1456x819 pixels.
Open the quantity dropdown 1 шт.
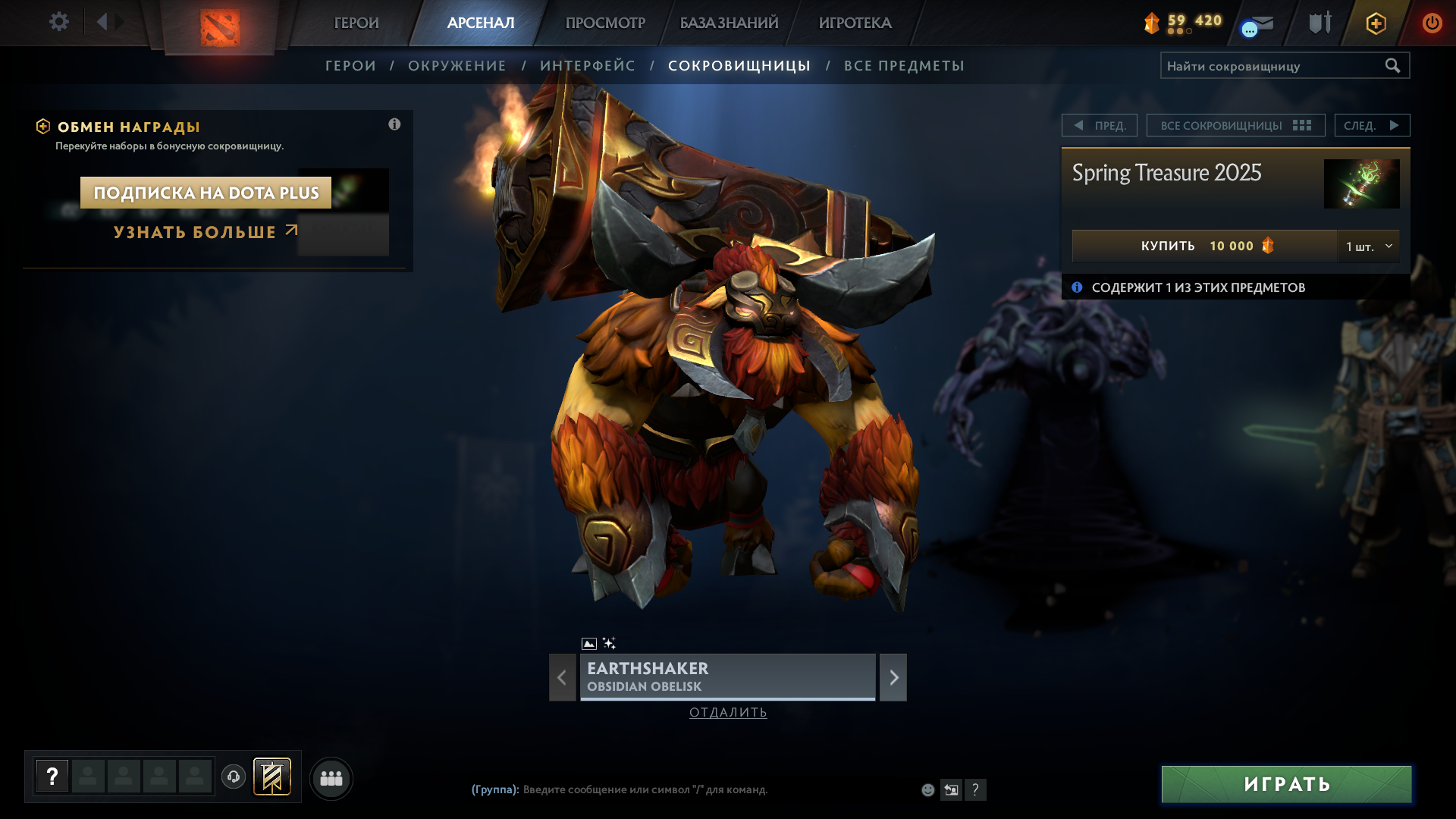1369,246
